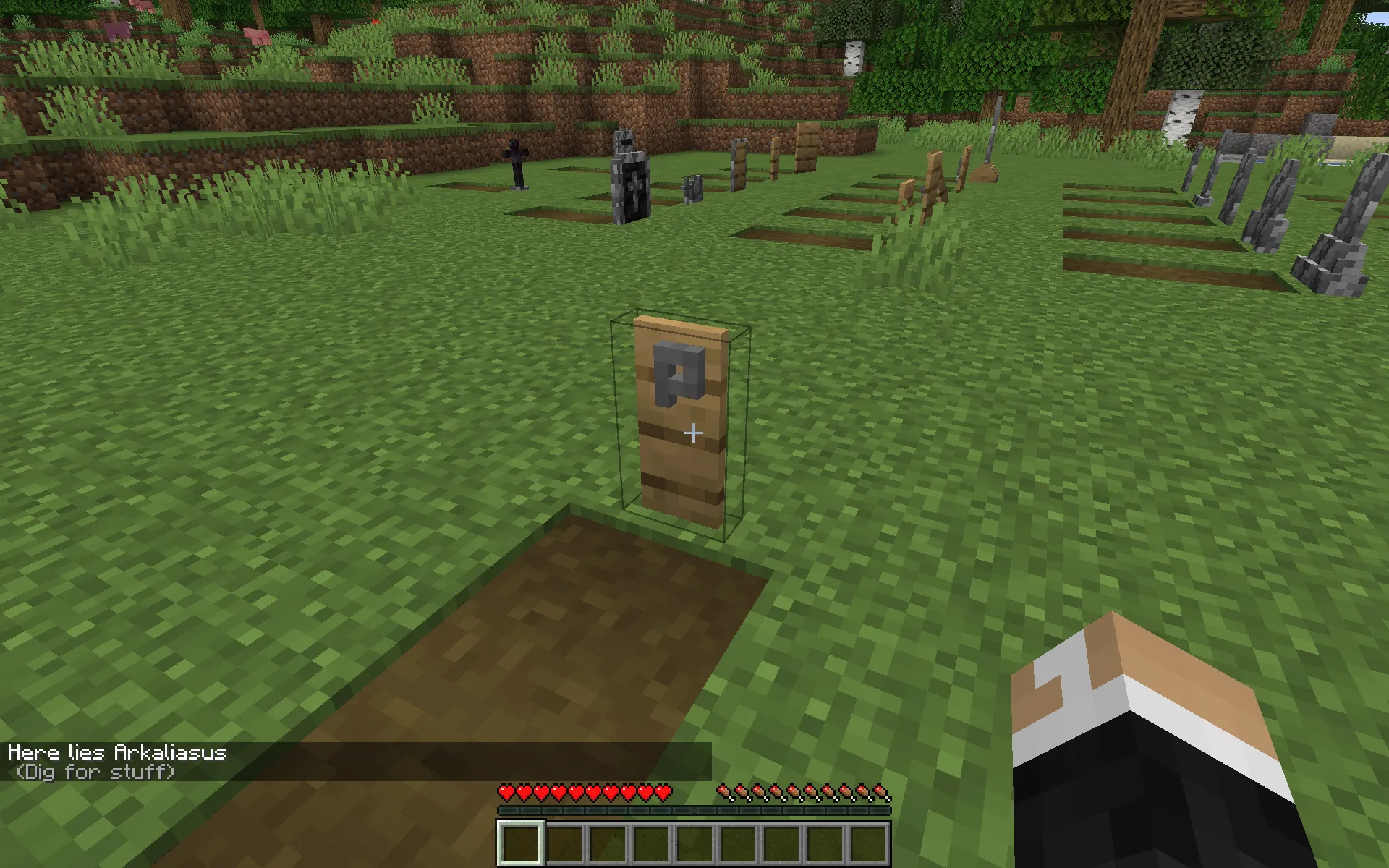The height and width of the screenshot is (868, 1389).
Task: Click the small stone plaque beside the shield tombstone
Action: (693, 190)
